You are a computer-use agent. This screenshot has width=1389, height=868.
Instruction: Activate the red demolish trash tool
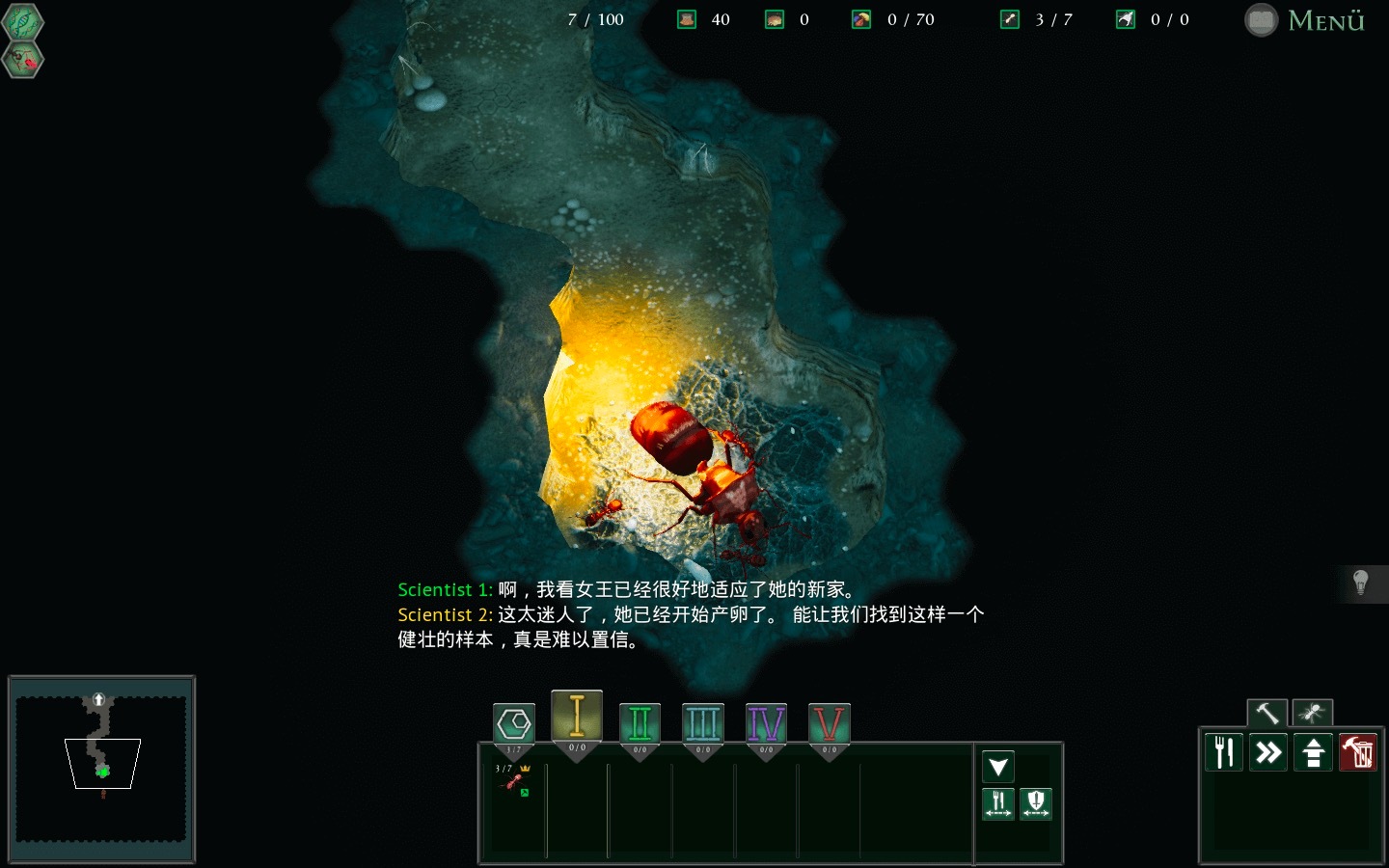click(1357, 752)
